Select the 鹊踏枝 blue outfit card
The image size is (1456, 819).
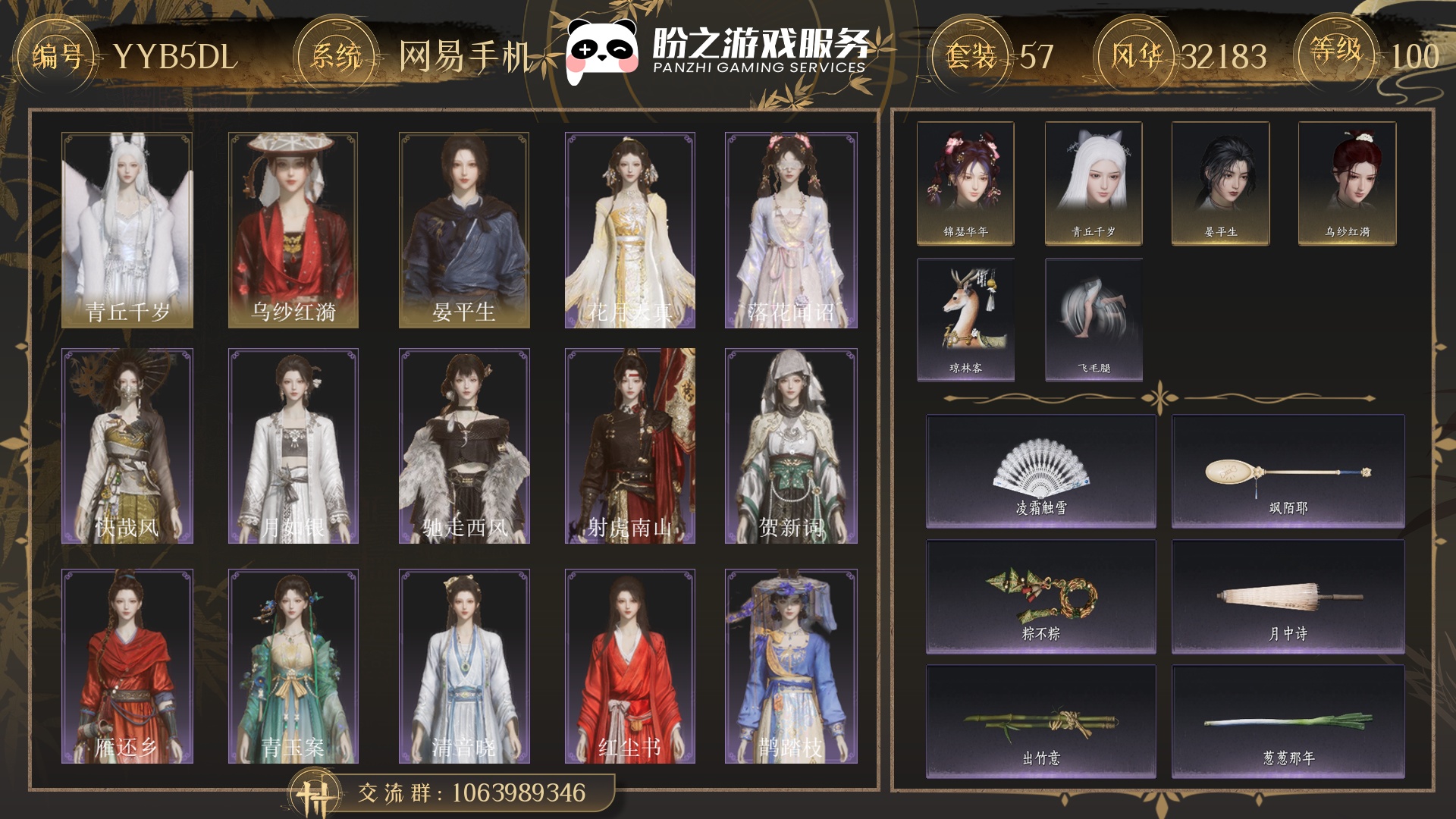791,666
